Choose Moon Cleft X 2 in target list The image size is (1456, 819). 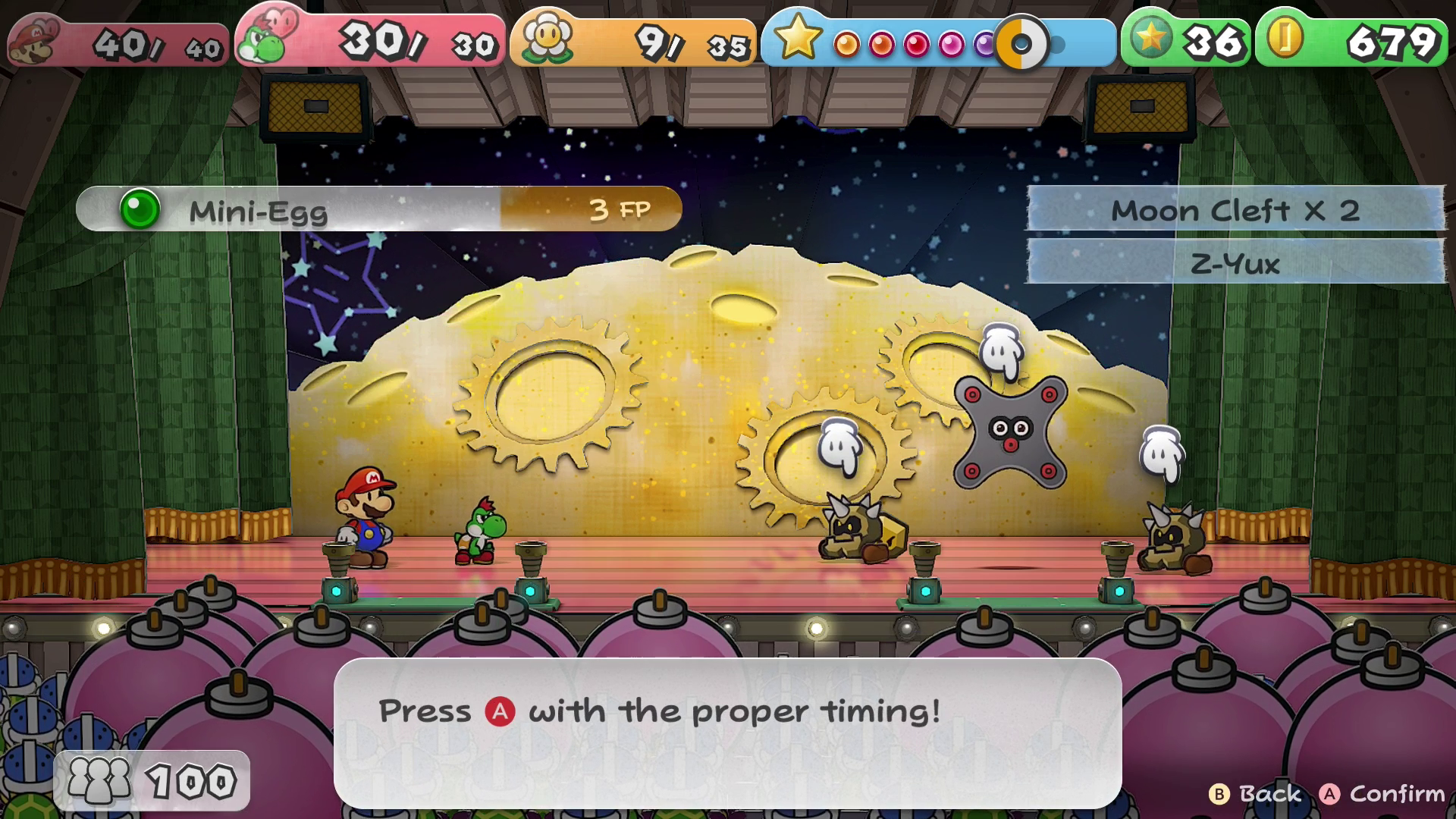[x=1235, y=210]
